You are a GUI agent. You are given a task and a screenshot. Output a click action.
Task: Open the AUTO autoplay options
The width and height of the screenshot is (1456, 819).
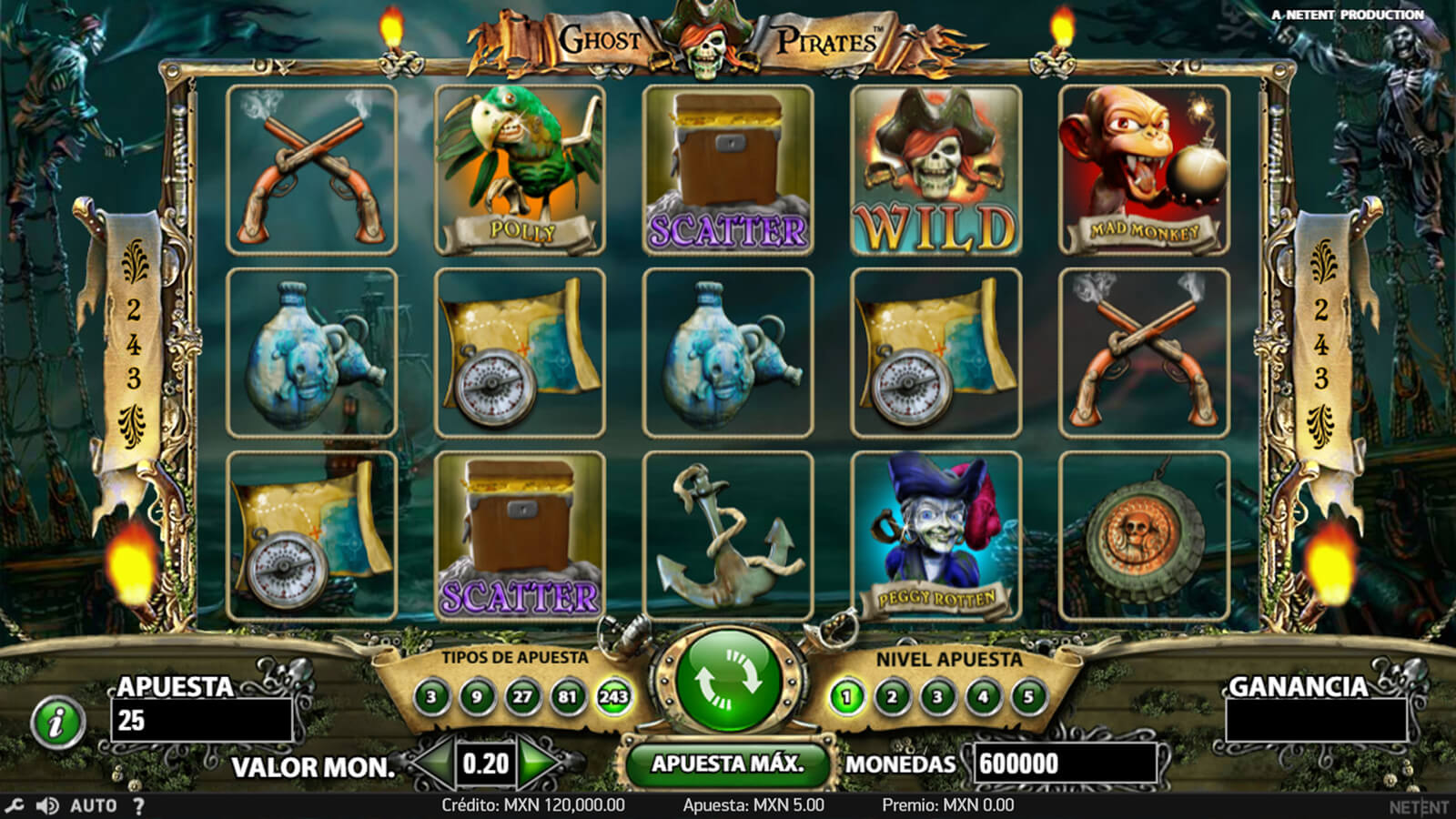tap(94, 805)
